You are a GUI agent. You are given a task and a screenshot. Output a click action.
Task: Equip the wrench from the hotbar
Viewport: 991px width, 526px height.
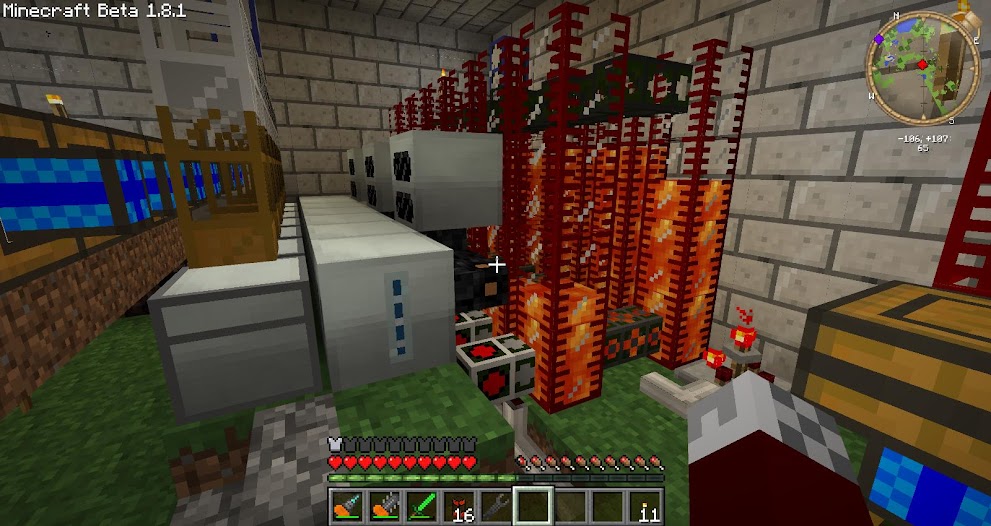[496, 508]
